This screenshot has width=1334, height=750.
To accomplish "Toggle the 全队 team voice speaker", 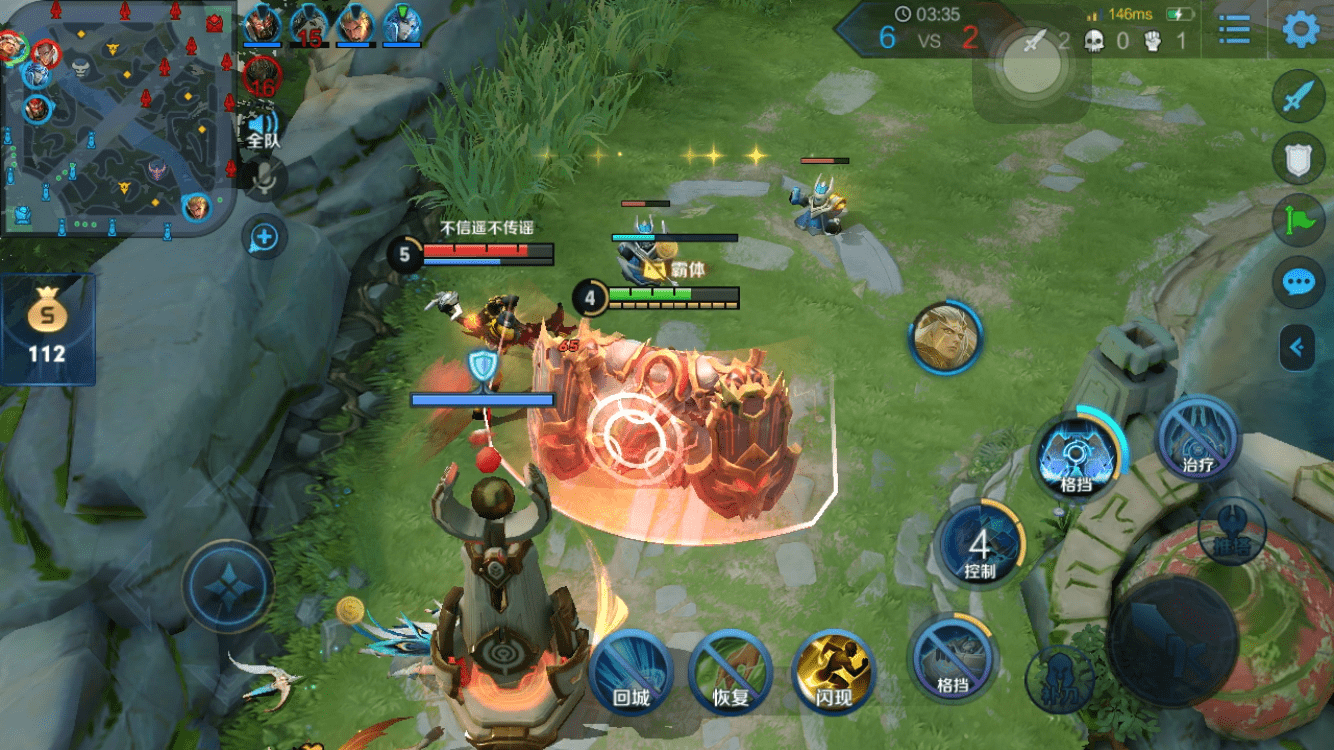I will (x=263, y=130).
